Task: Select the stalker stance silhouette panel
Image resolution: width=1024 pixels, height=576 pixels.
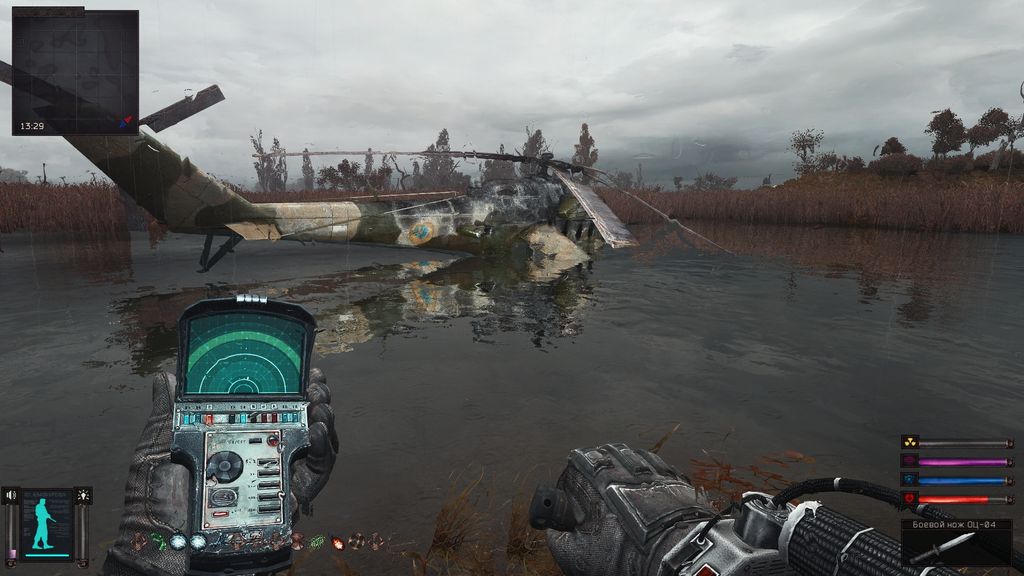Action: 47,524
